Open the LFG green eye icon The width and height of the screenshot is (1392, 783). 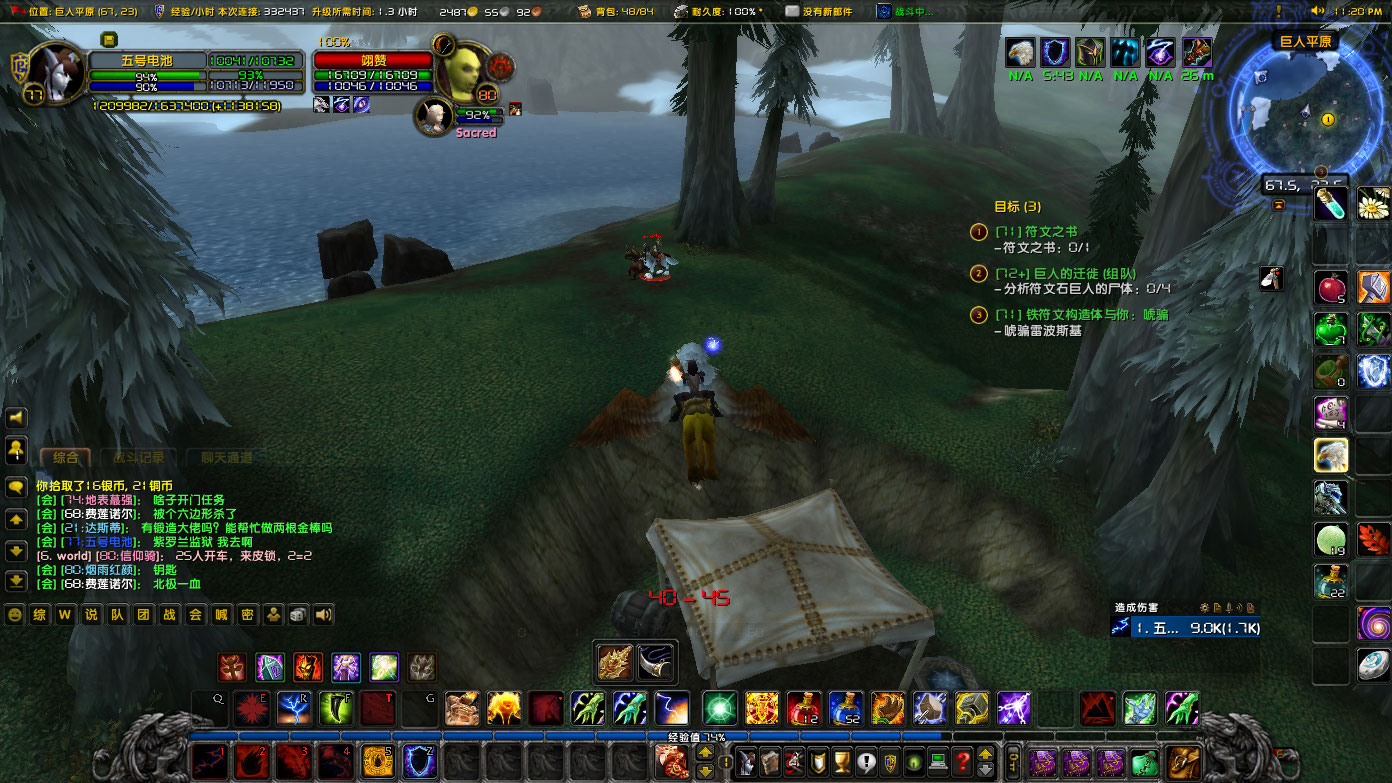[x=914, y=762]
